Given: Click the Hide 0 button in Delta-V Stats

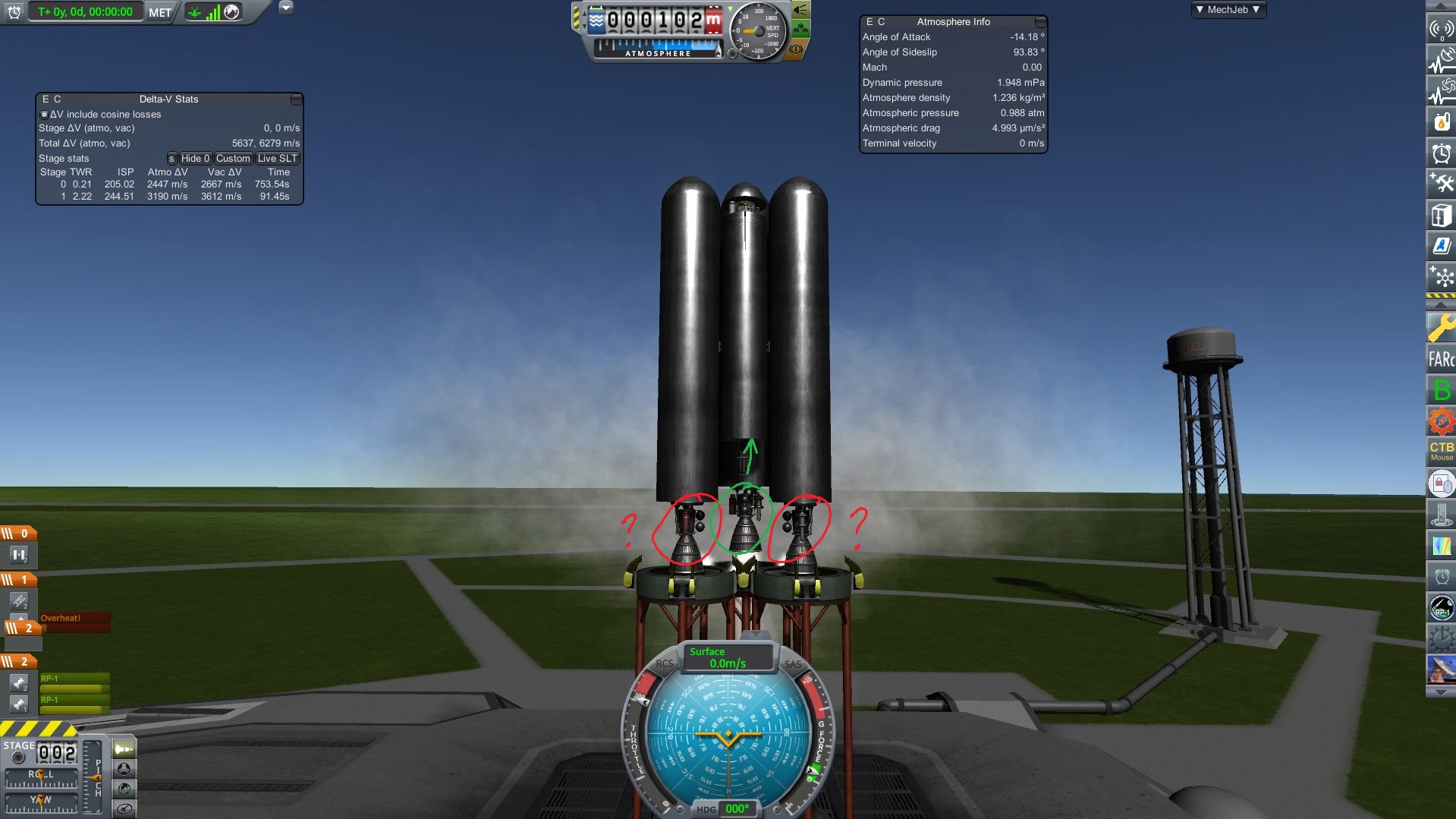Looking at the screenshot, I should tap(195, 158).
